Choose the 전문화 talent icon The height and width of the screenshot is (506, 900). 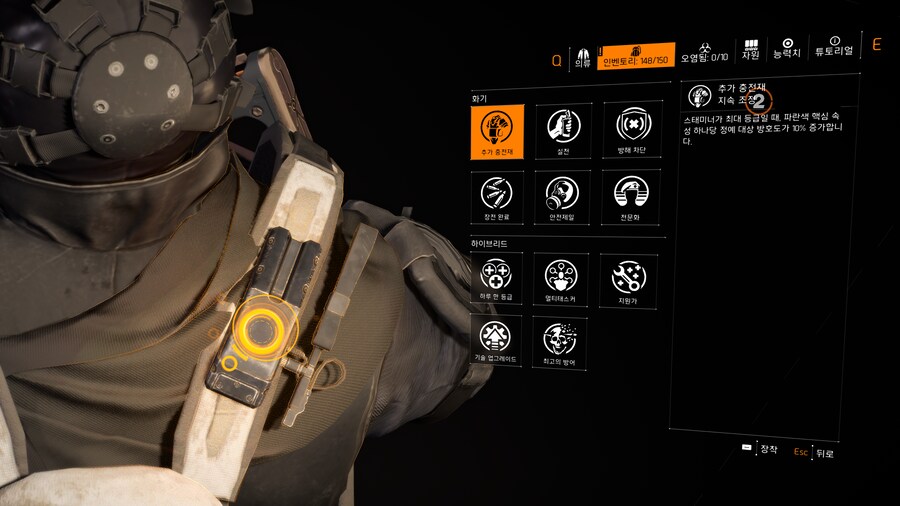(x=632, y=197)
